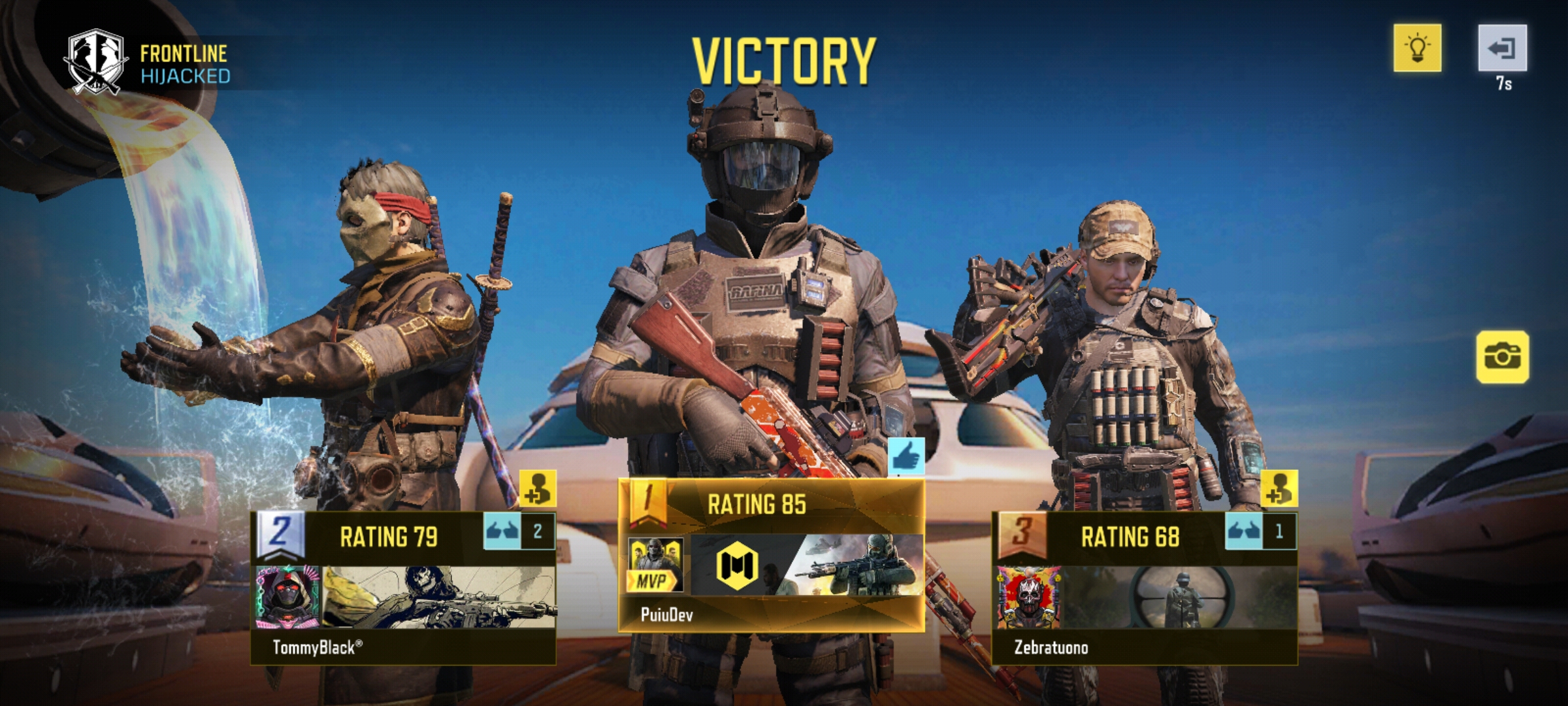
Task: Tap the yellow lightbulb tips button
Action: (x=1417, y=48)
